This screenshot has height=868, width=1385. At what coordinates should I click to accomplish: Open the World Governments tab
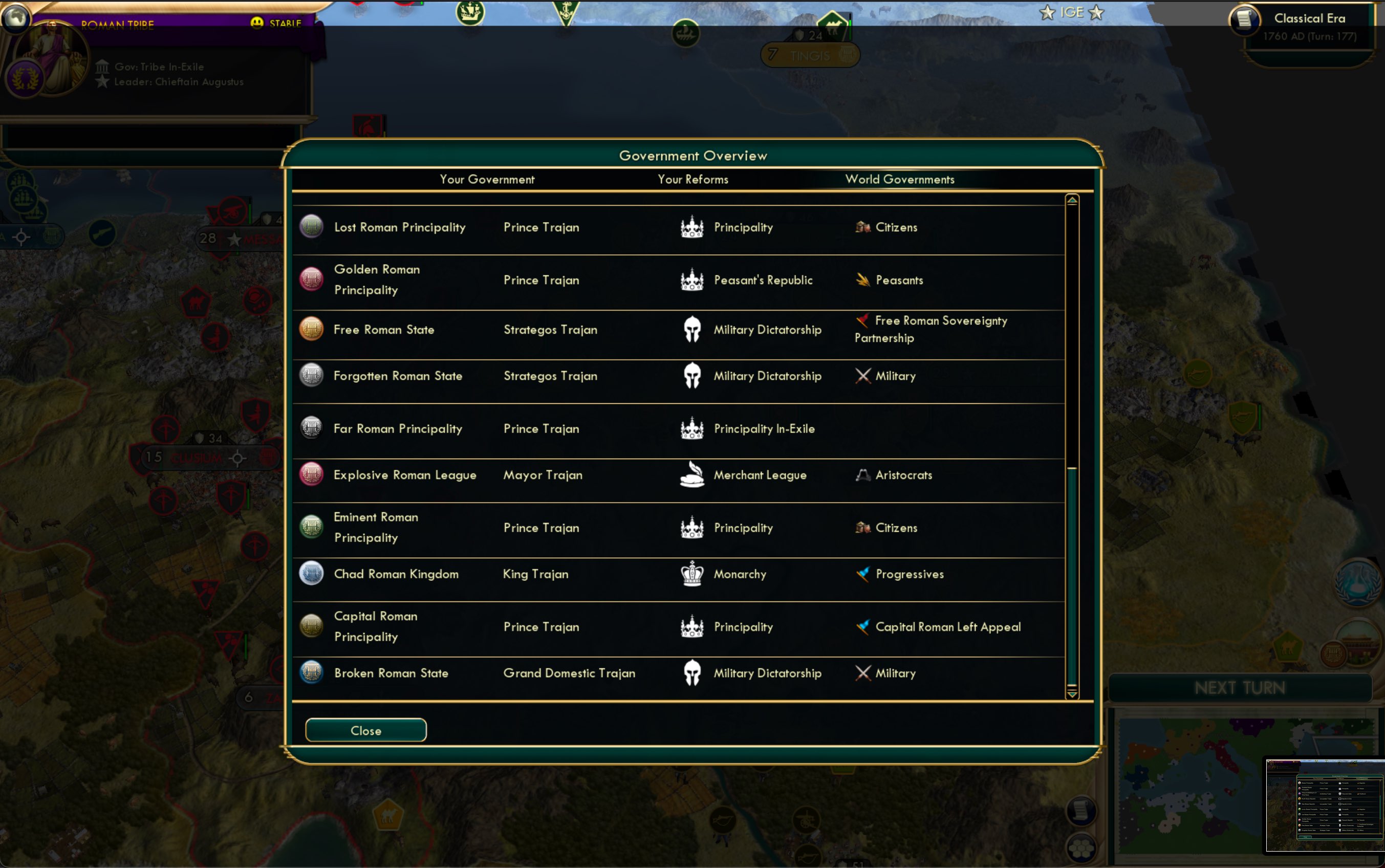pos(899,179)
